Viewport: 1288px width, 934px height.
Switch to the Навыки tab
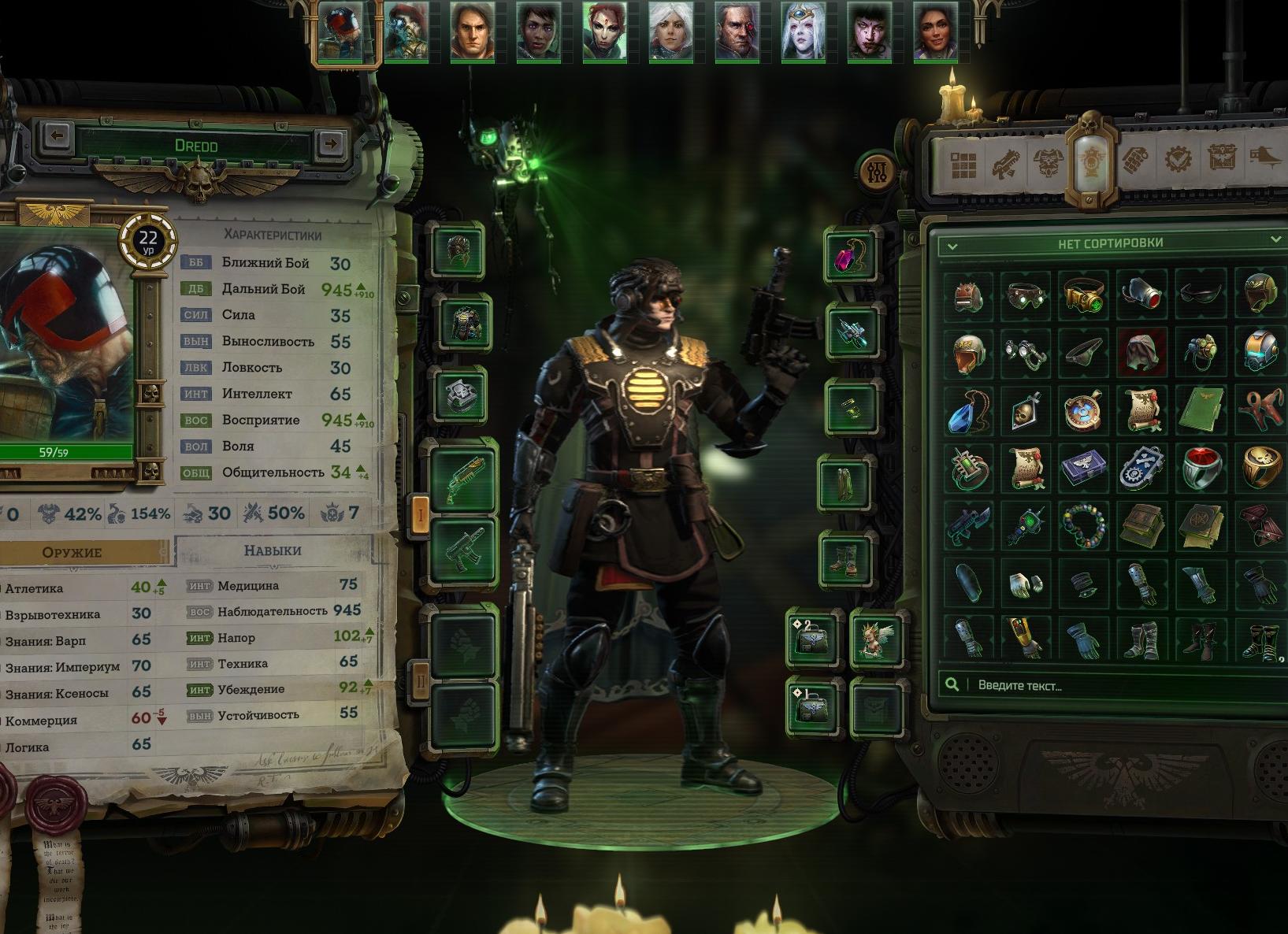click(273, 550)
